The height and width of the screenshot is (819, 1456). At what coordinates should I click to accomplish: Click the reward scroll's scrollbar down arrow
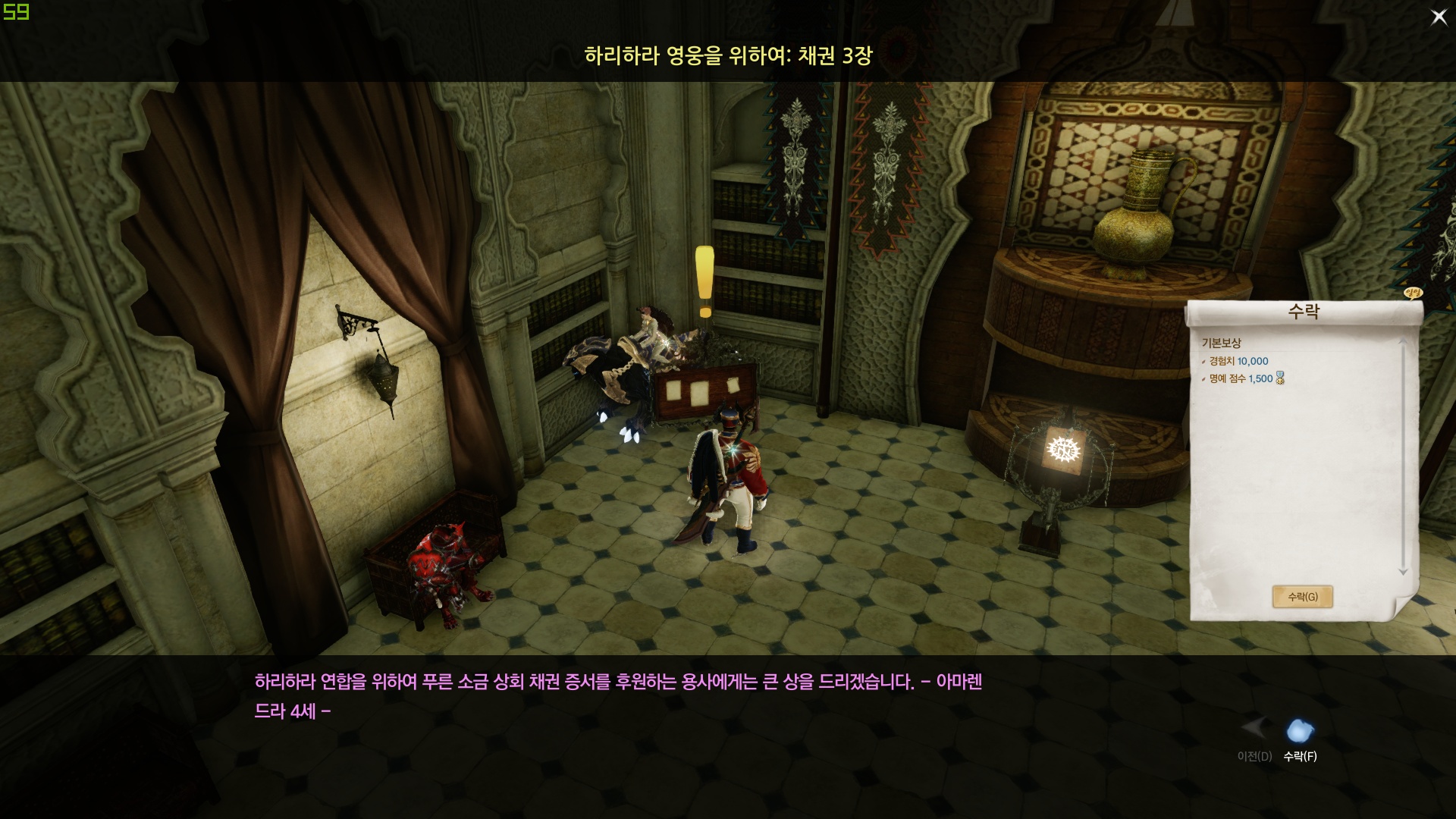tap(1403, 573)
